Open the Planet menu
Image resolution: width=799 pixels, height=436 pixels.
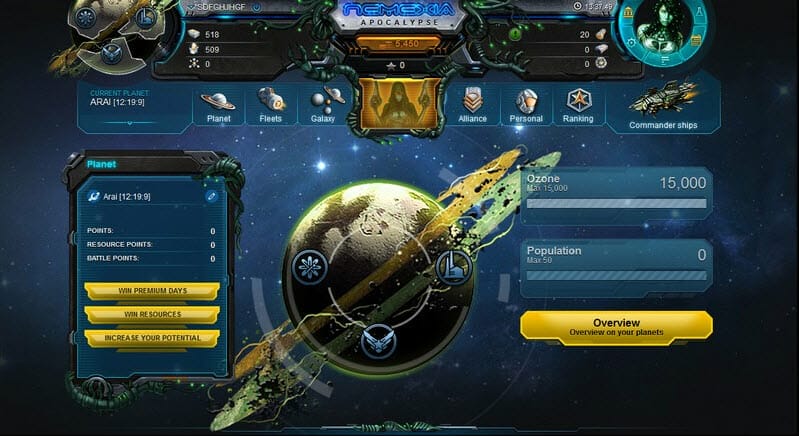click(218, 106)
